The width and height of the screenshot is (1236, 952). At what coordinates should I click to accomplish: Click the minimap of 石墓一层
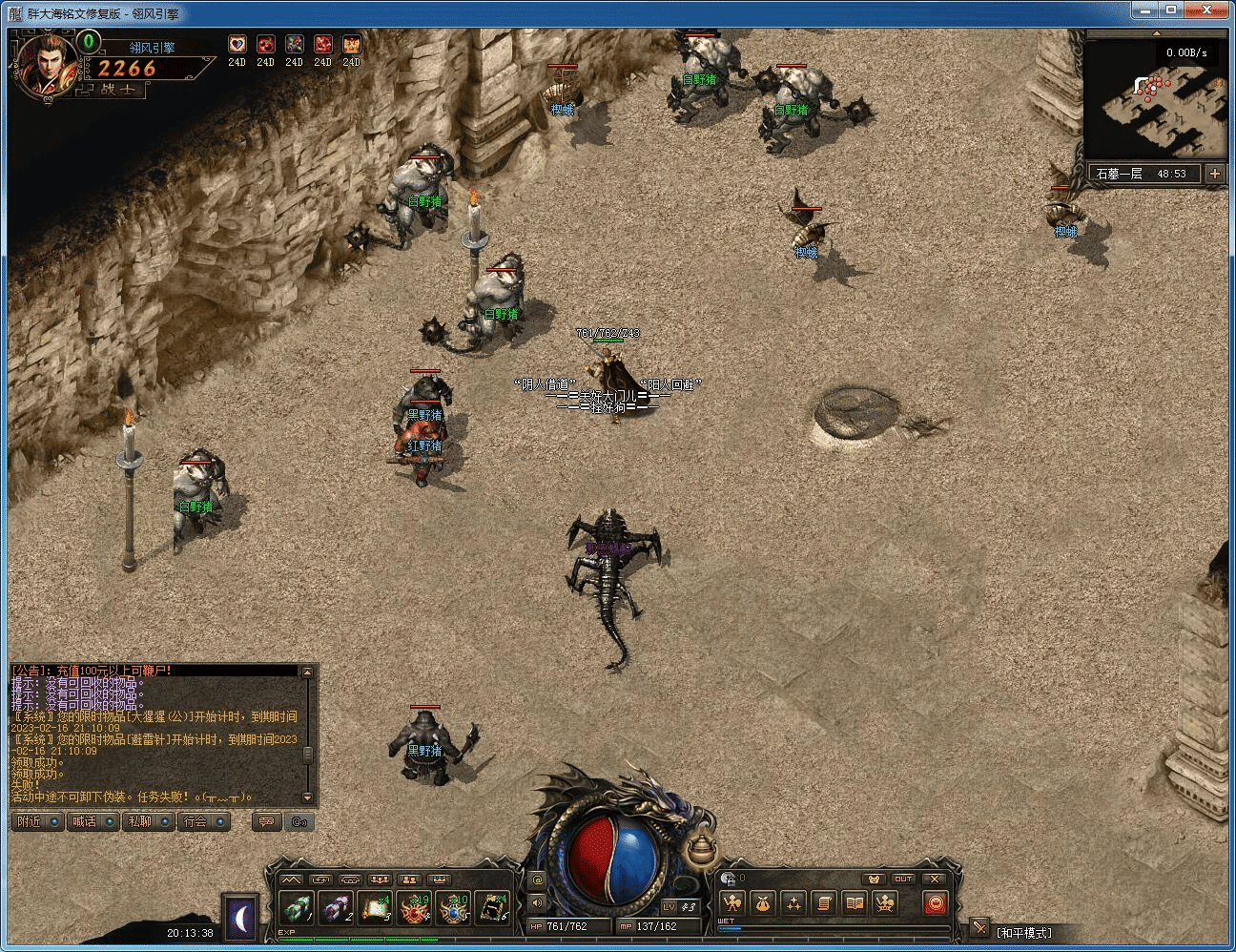coord(1156,100)
